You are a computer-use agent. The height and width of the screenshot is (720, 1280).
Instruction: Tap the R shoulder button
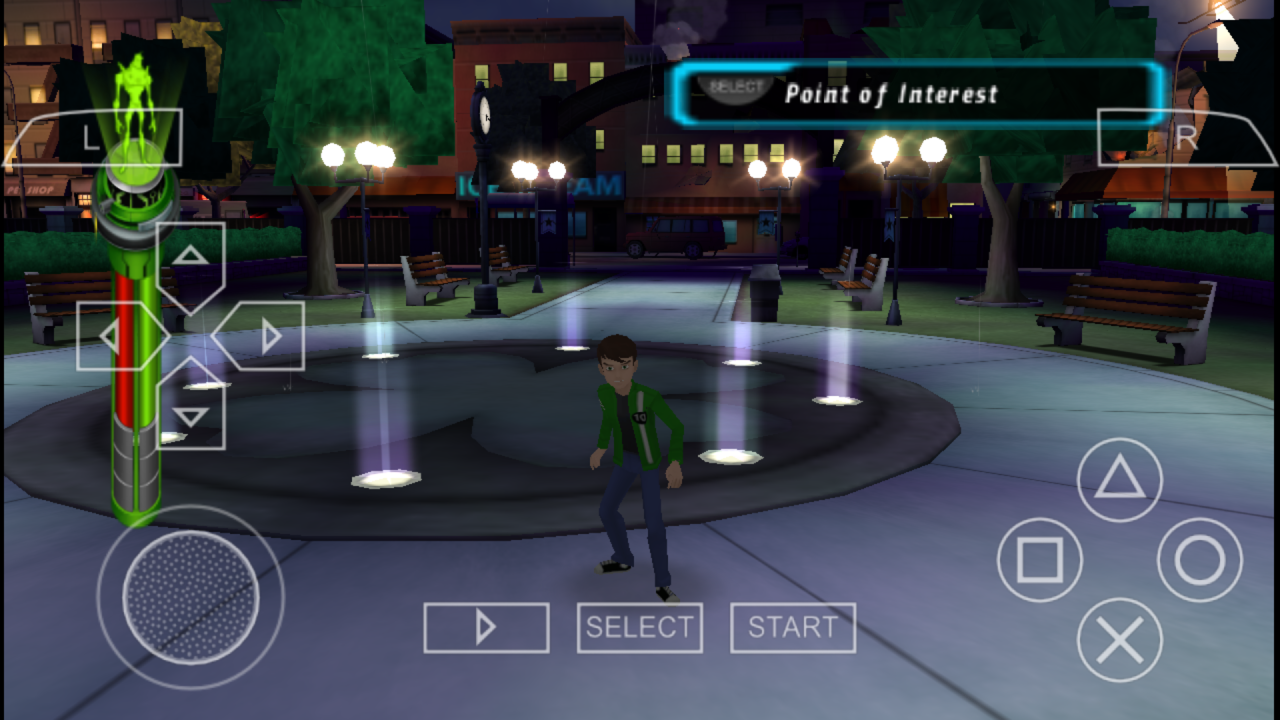(1185, 138)
